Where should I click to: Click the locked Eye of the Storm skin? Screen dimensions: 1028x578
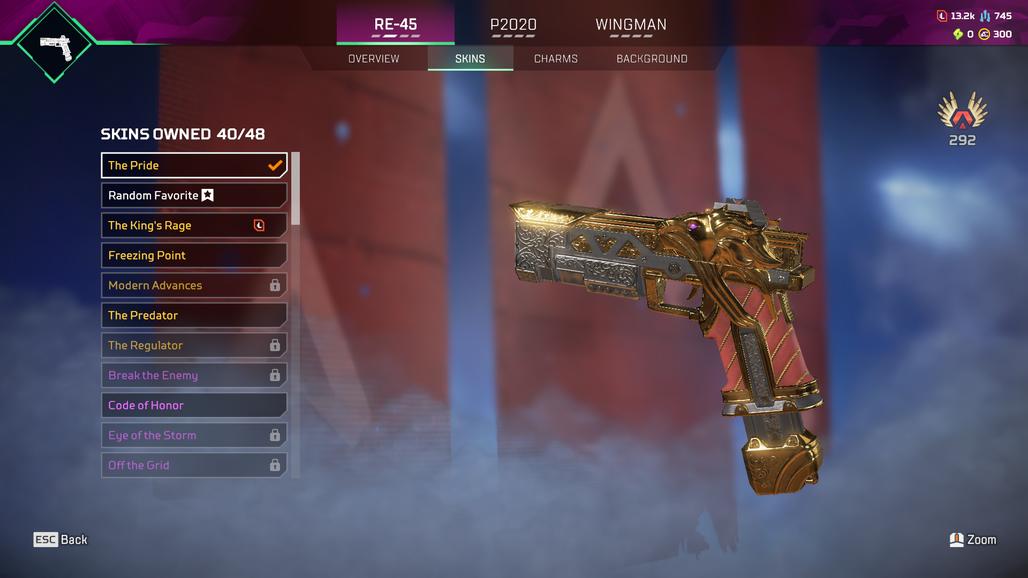tap(194, 435)
